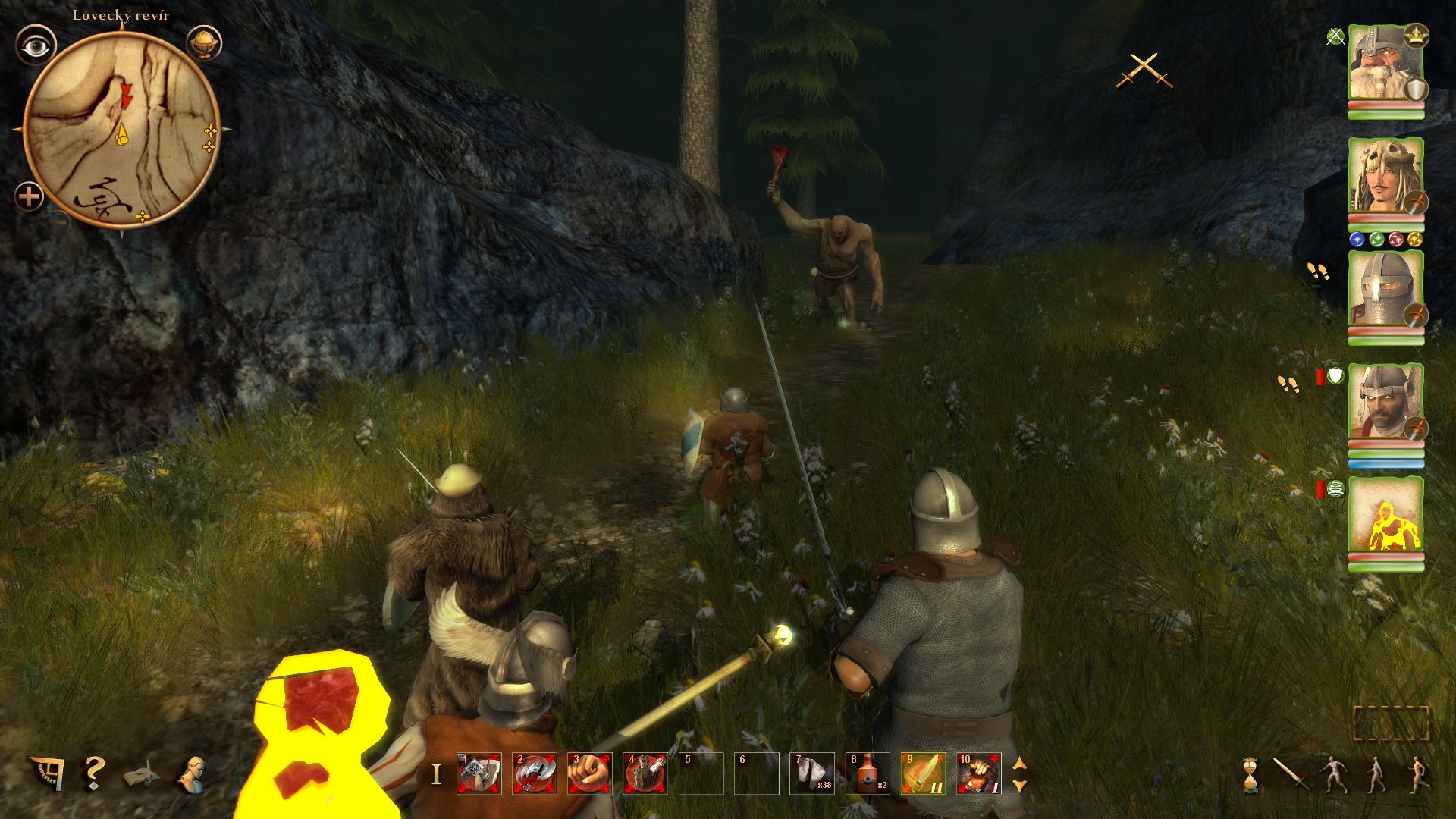
Task: Open the character sheet bust icon
Action: pyautogui.click(x=192, y=774)
